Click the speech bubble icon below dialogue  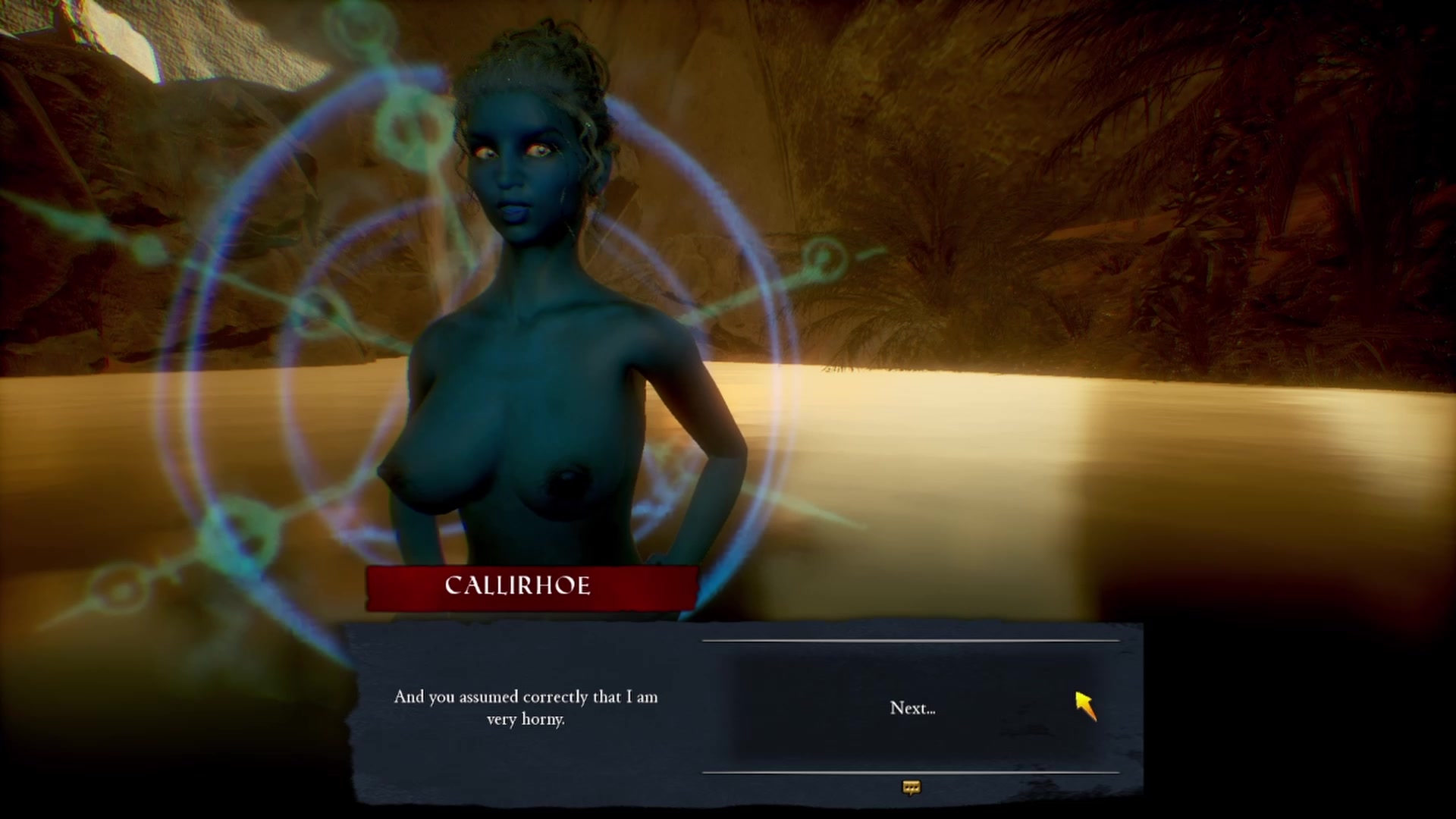tap(912, 788)
